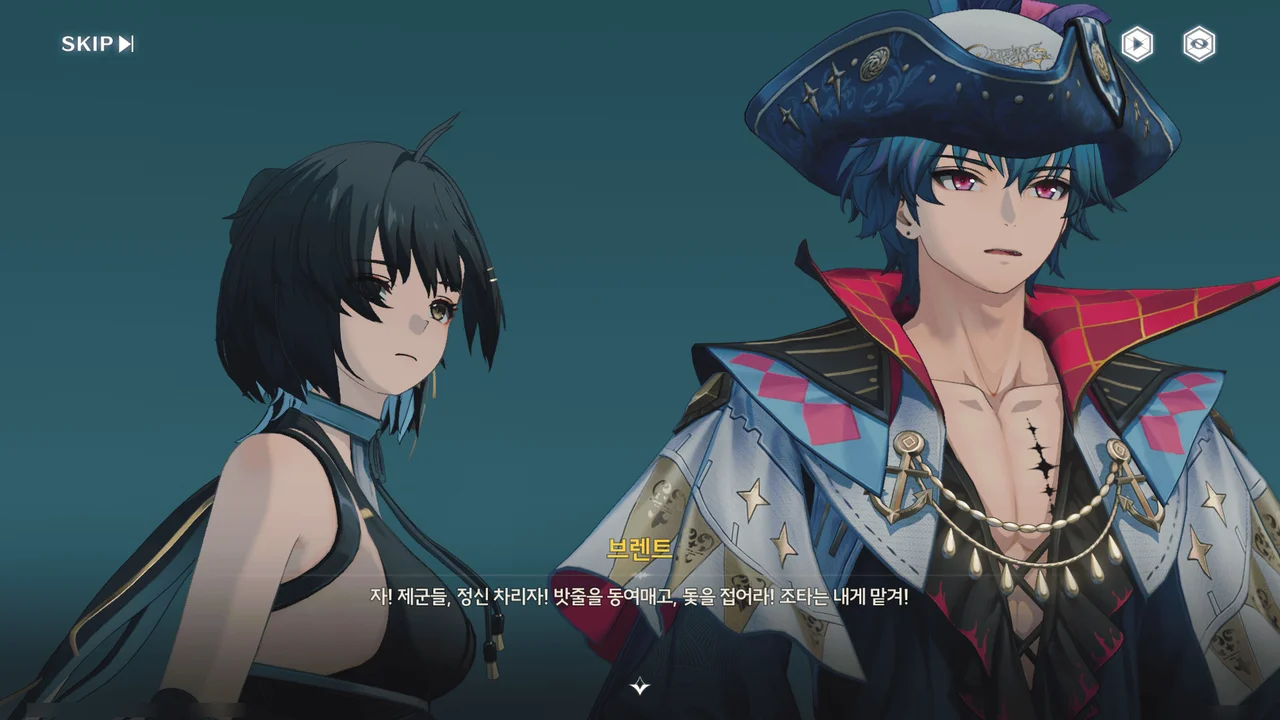The image size is (1280, 720).
Task: Skip the cutscene with the SKIP button
Action: pos(97,44)
